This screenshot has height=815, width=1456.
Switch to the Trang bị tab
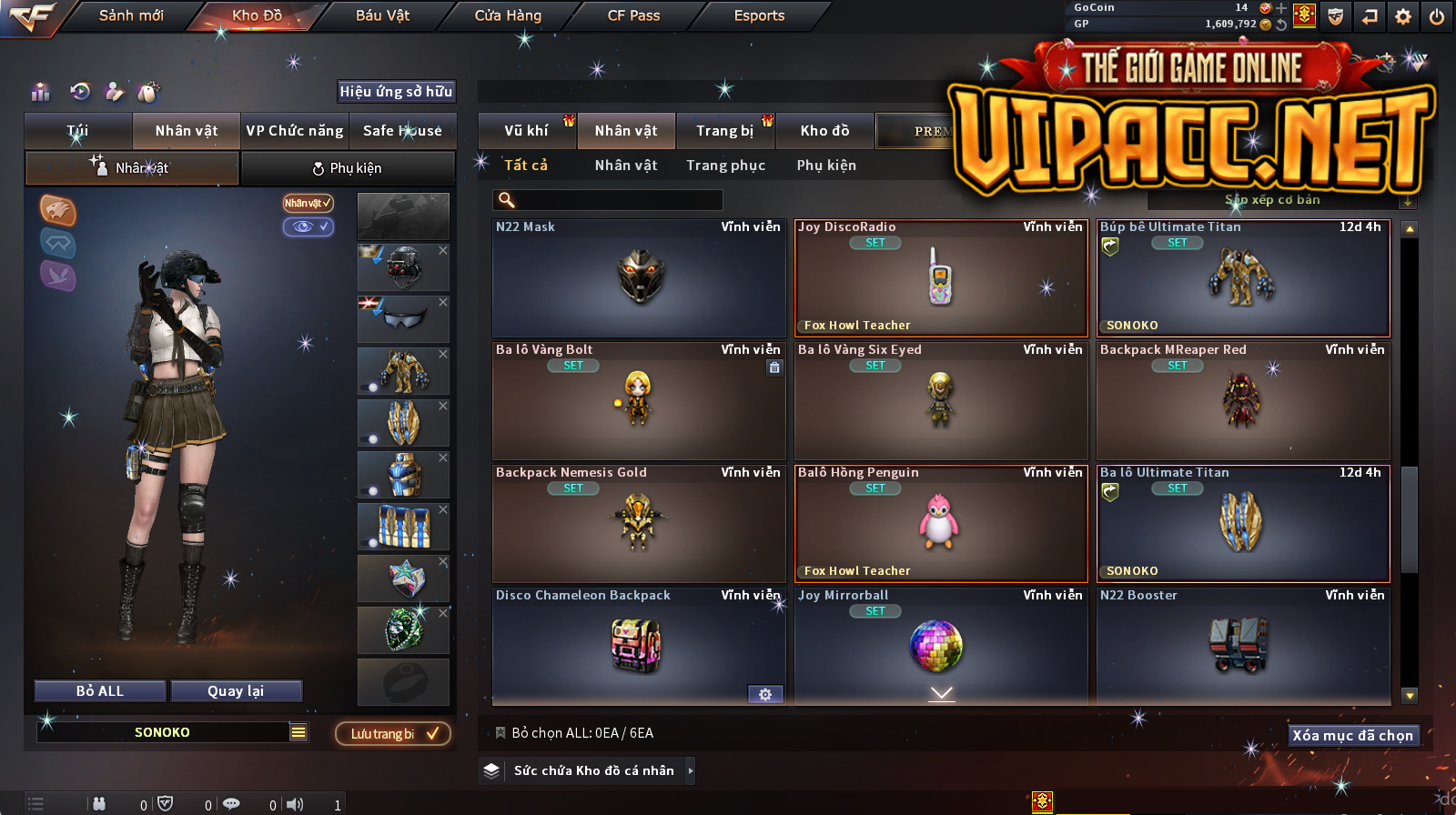click(x=724, y=131)
